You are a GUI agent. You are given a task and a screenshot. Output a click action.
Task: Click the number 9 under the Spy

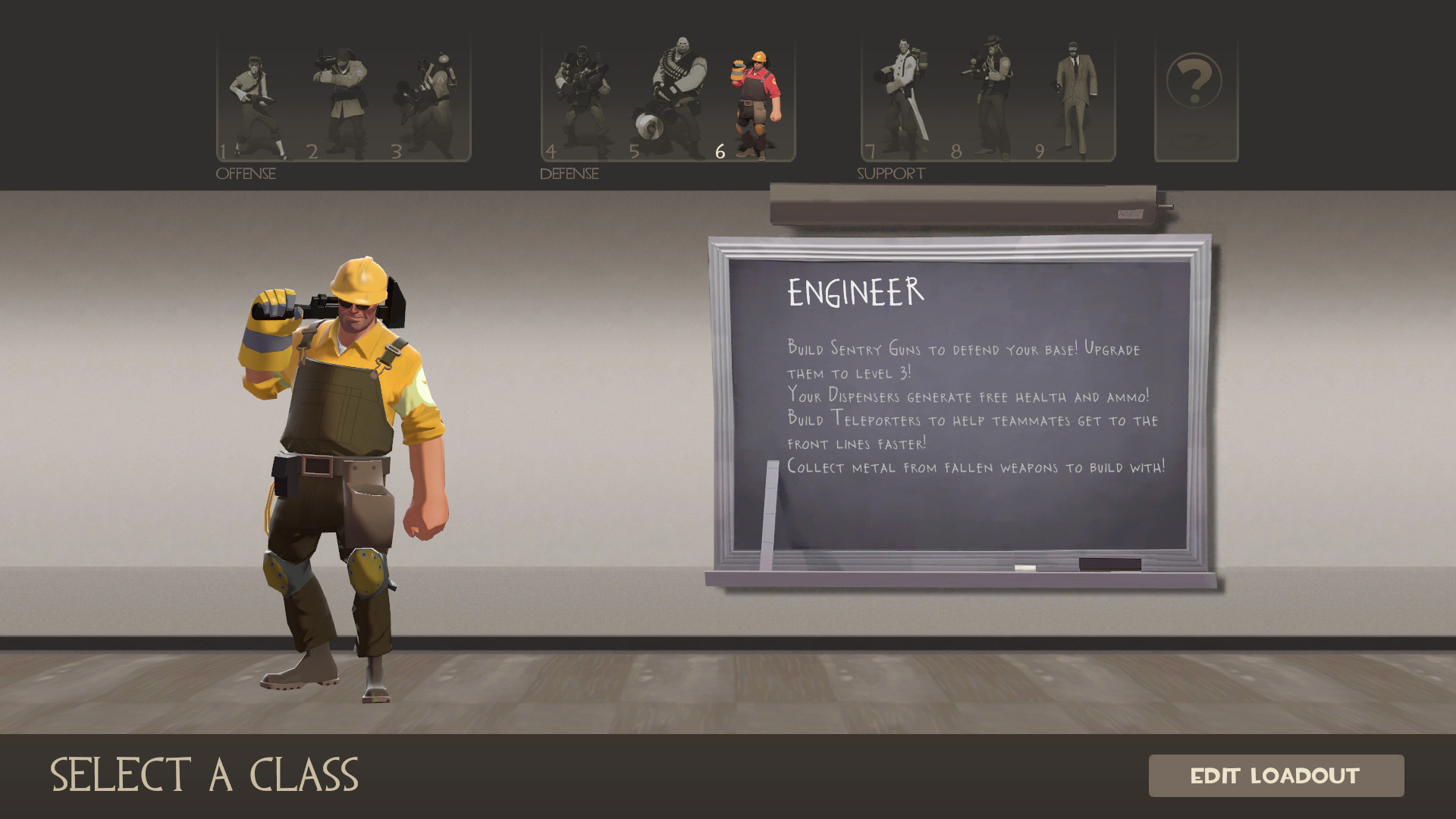[1038, 151]
